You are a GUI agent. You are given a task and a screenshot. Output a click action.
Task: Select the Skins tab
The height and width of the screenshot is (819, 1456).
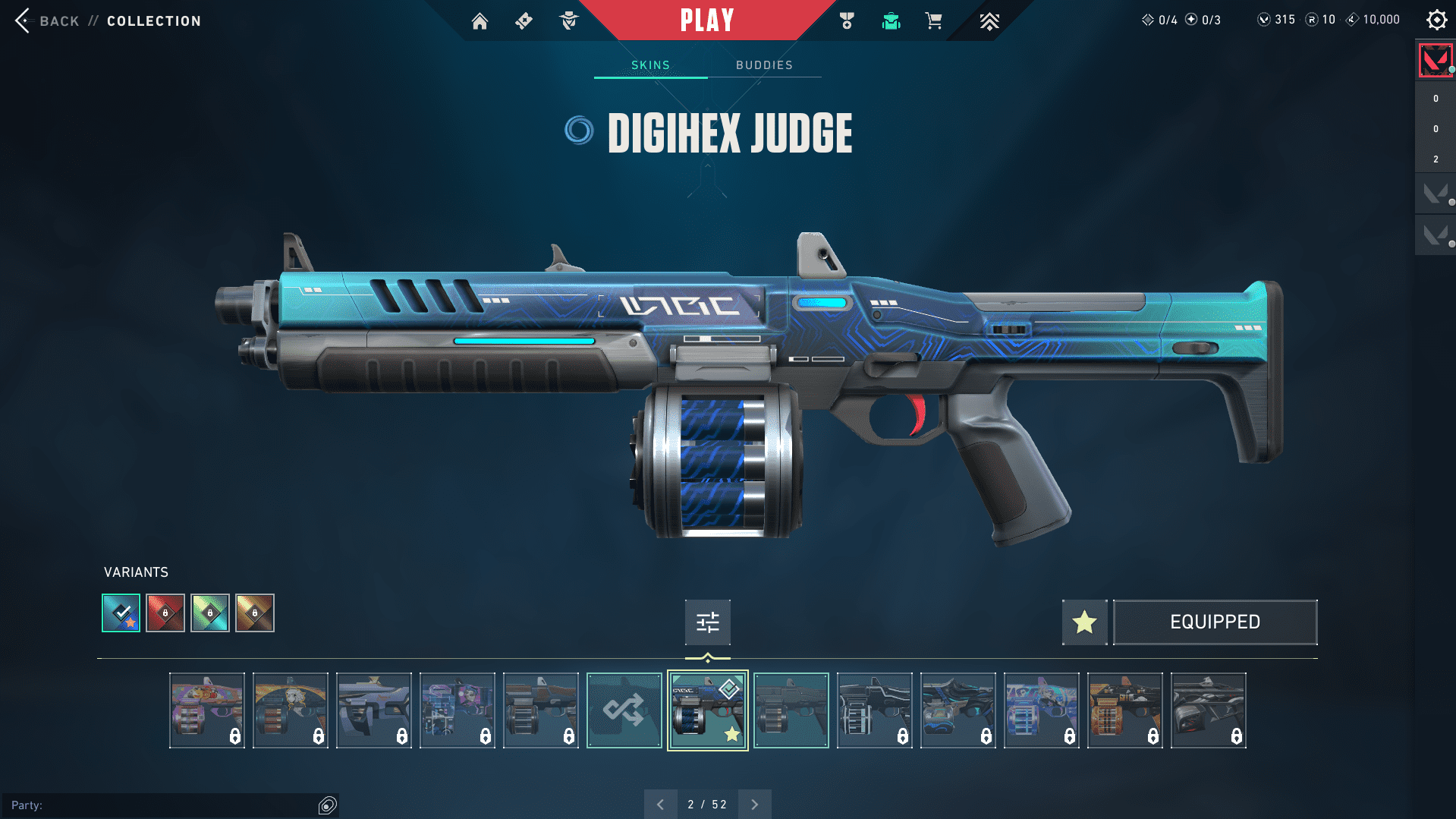[650, 65]
